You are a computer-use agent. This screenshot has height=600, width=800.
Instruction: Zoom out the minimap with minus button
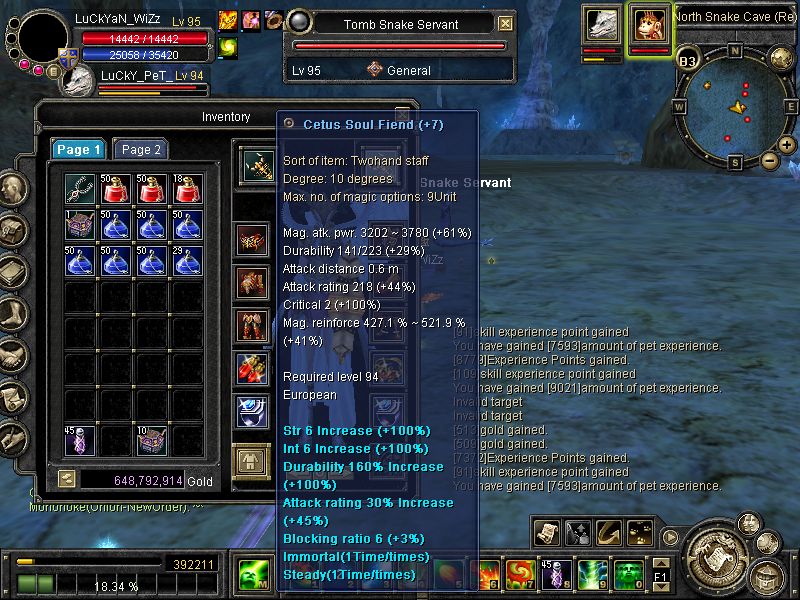[x=769, y=159]
